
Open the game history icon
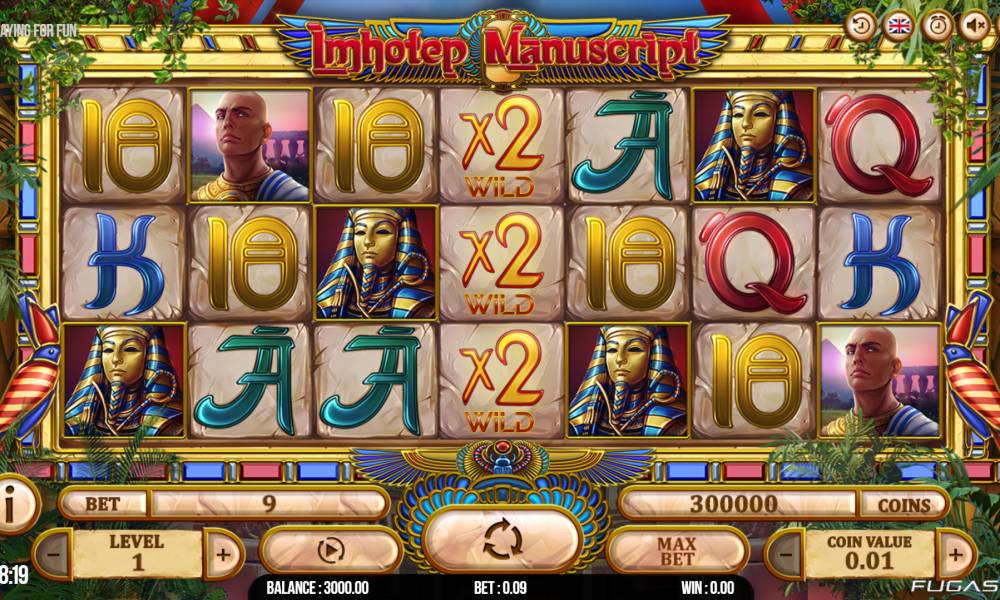(x=860, y=25)
